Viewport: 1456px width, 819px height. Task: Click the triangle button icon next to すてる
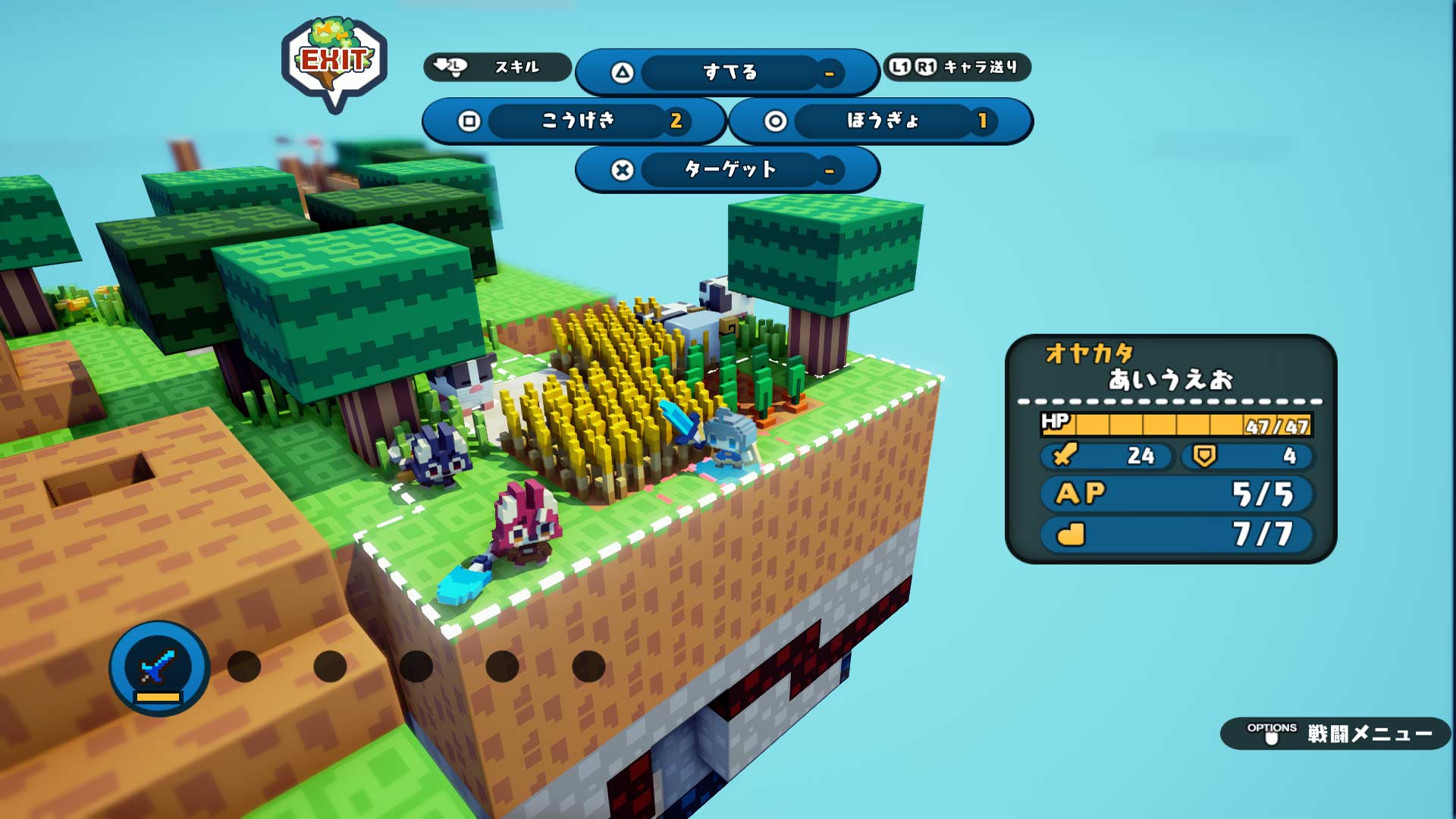tap(622, 72)
